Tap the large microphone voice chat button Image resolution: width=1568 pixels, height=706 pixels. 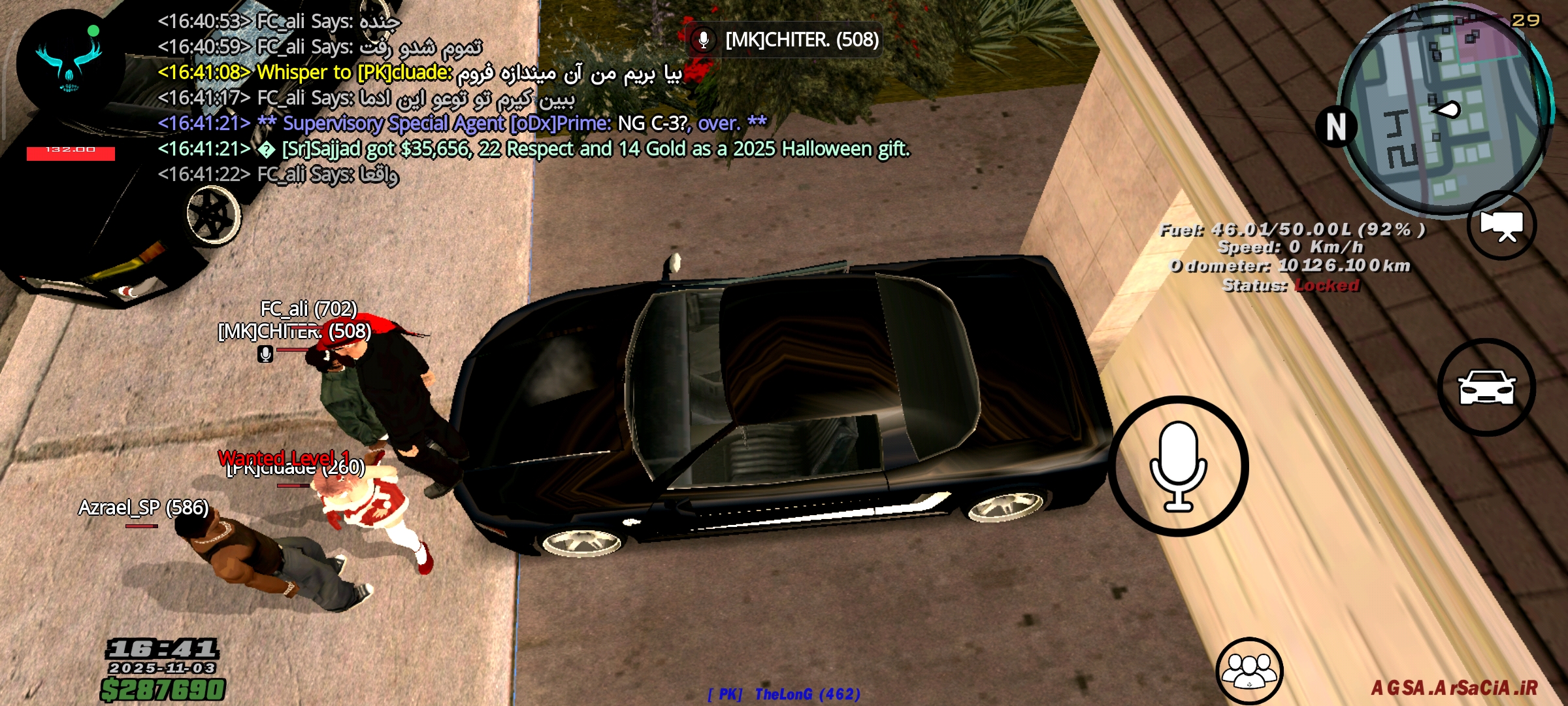coord(1178,466)
